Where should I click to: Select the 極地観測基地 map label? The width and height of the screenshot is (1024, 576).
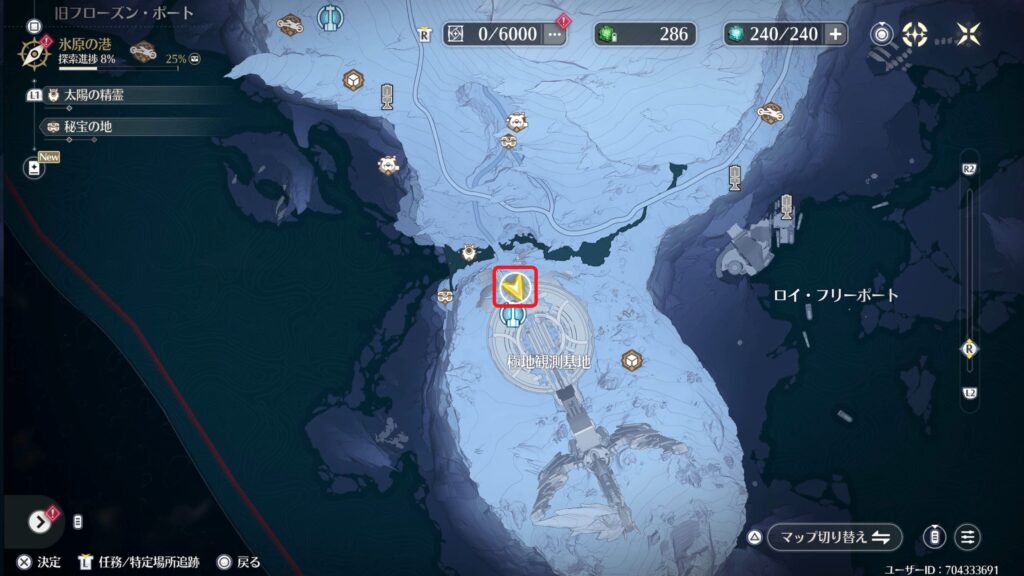tap(542, 360)
